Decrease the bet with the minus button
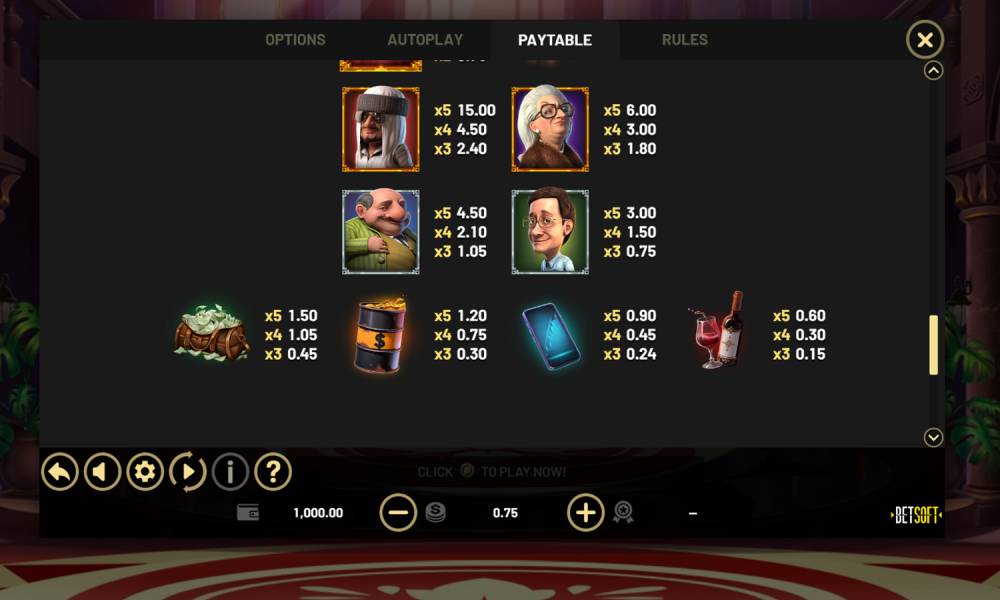Viewport: 1000px width, 600px height. coord(398,513)
